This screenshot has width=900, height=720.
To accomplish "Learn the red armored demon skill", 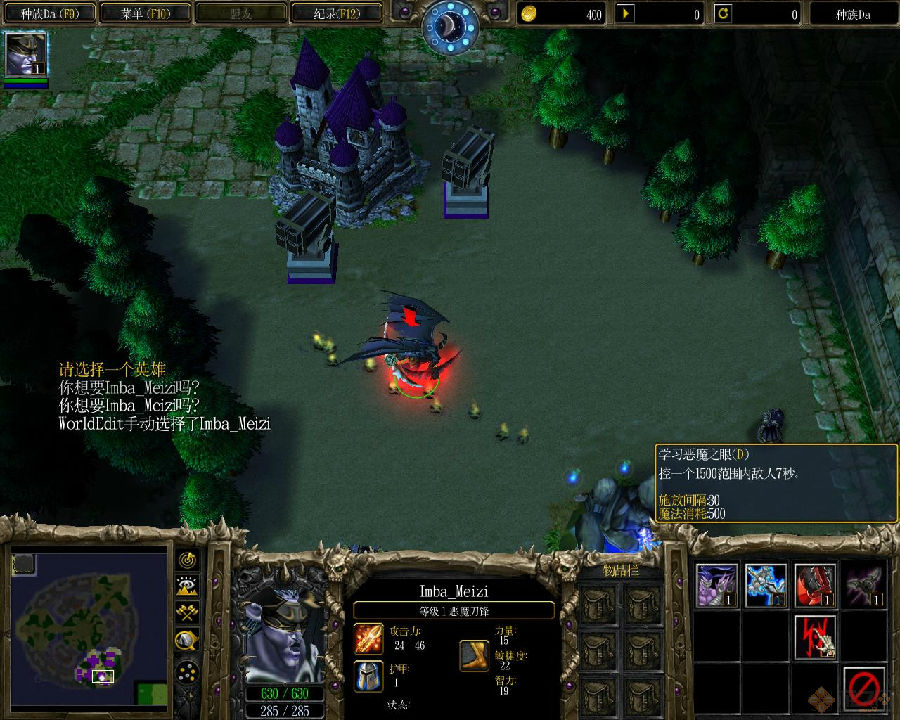I will 815,586.
